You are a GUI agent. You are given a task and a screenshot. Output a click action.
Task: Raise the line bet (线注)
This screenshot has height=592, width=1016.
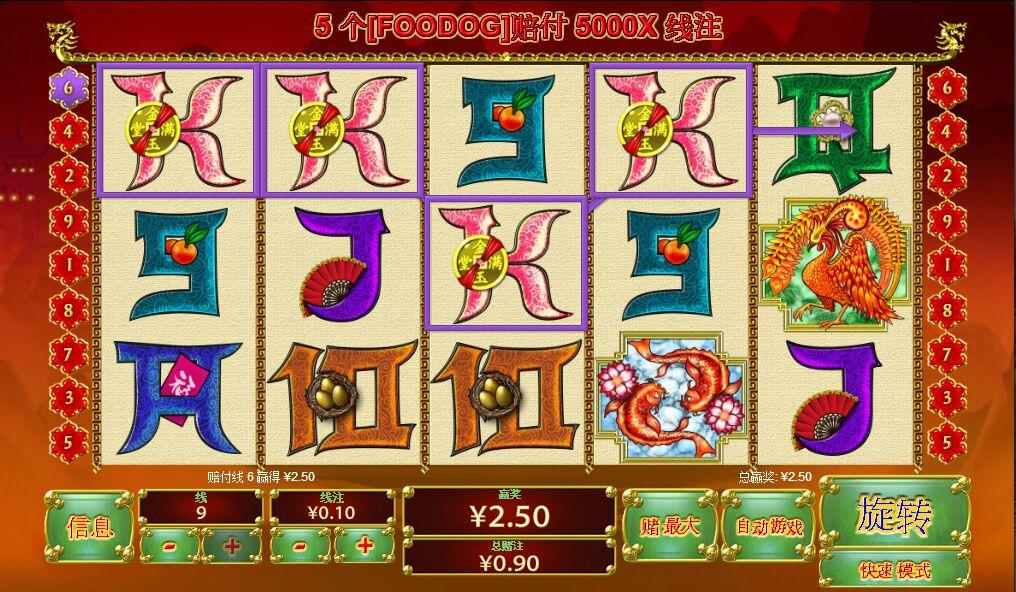364,546
